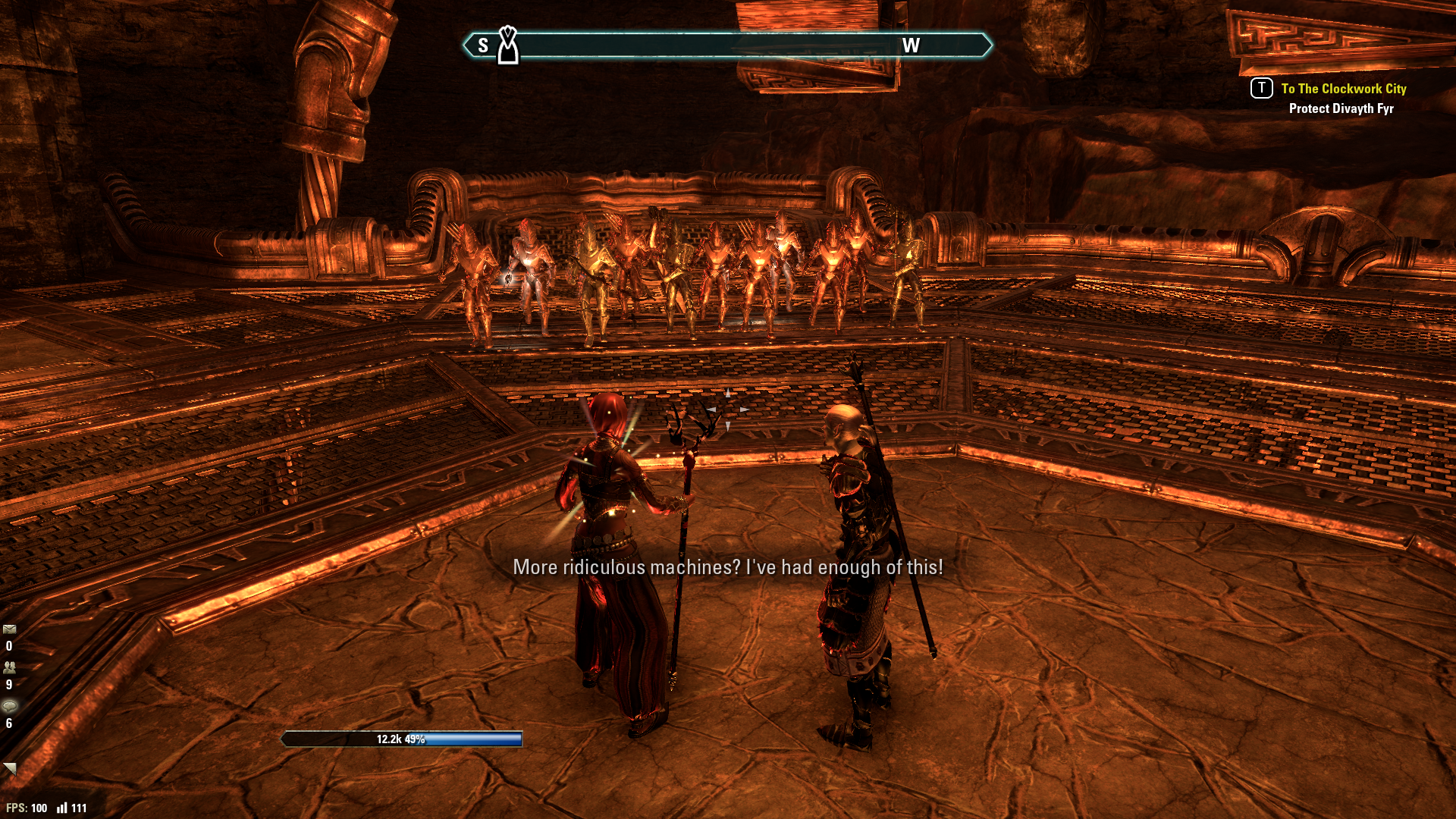This screenshot has height=819, width=1456.
Task: Select the To The Clockwork City quest
Action: pos(1343,89)
